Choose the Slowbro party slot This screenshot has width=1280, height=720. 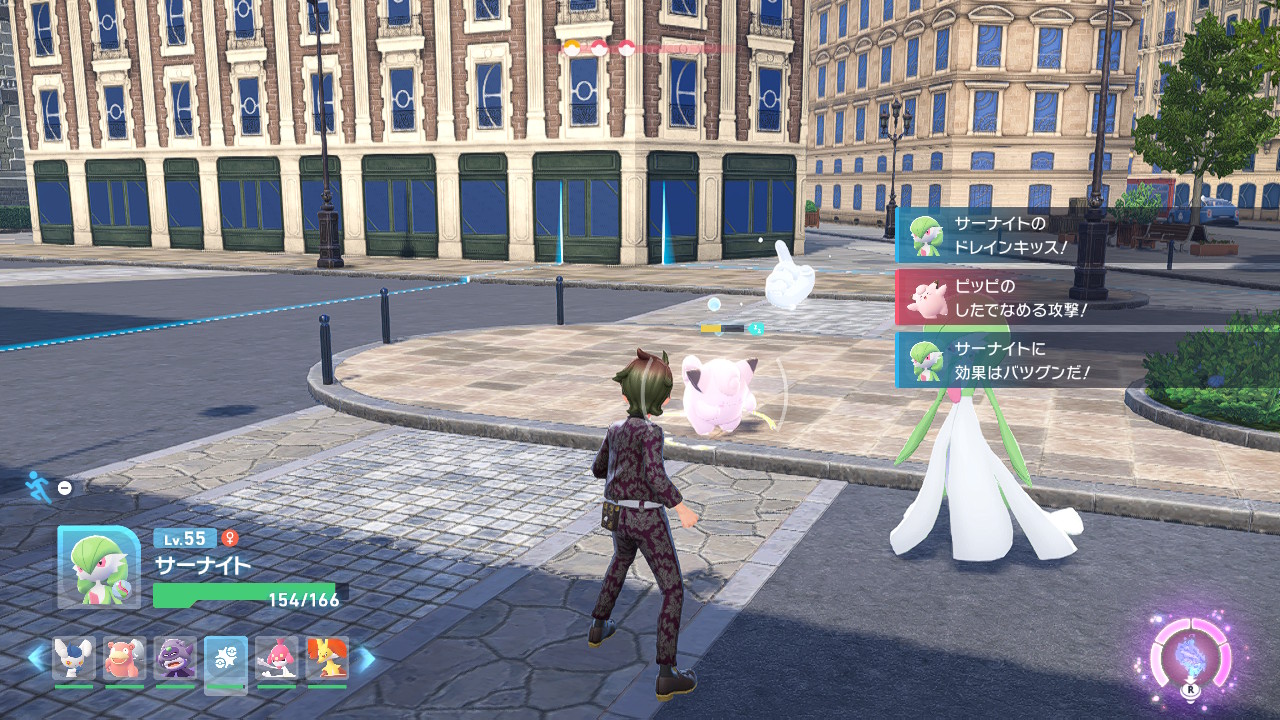(124, 659)
